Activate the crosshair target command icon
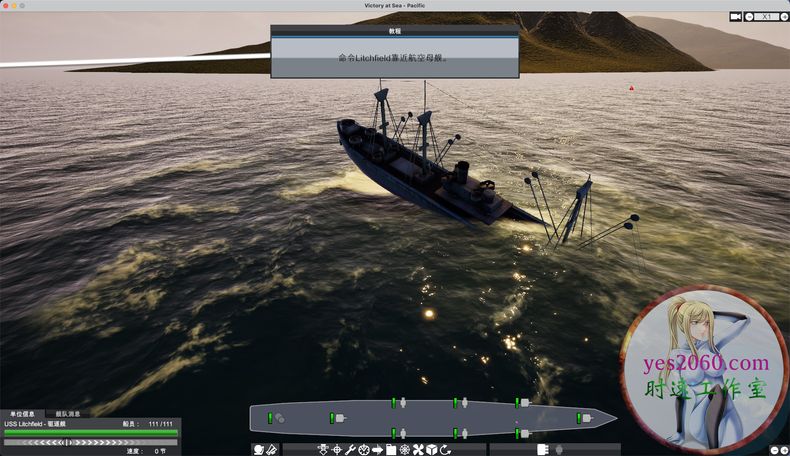 click(x=336, y=449)
